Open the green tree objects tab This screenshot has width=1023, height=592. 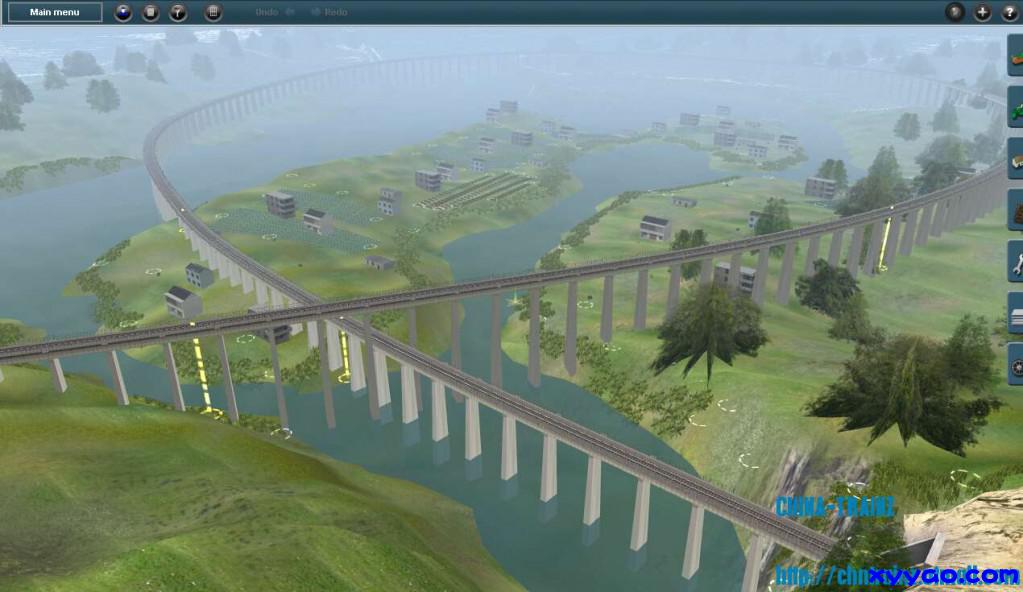click(1016, 107)
